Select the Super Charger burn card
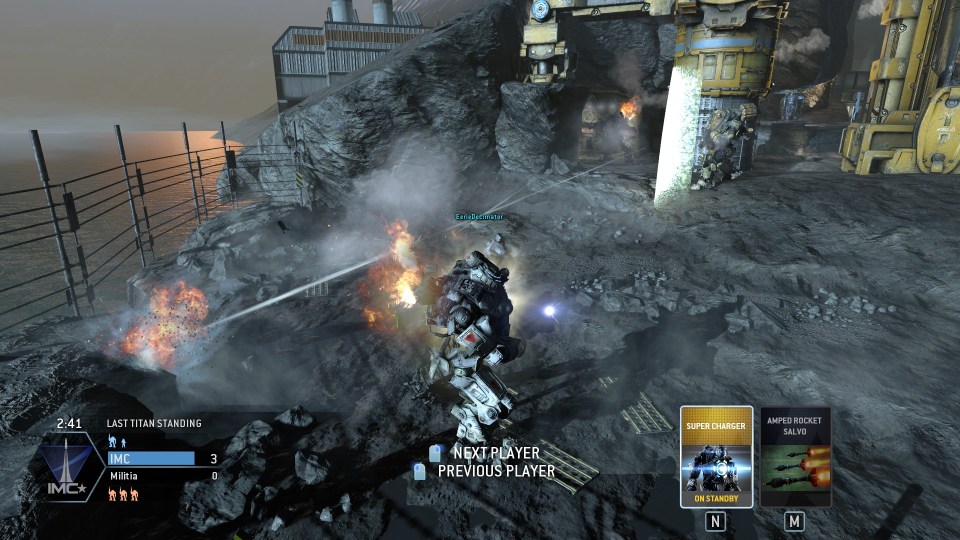This screenshot has height=540, width=960. [716, 456]
